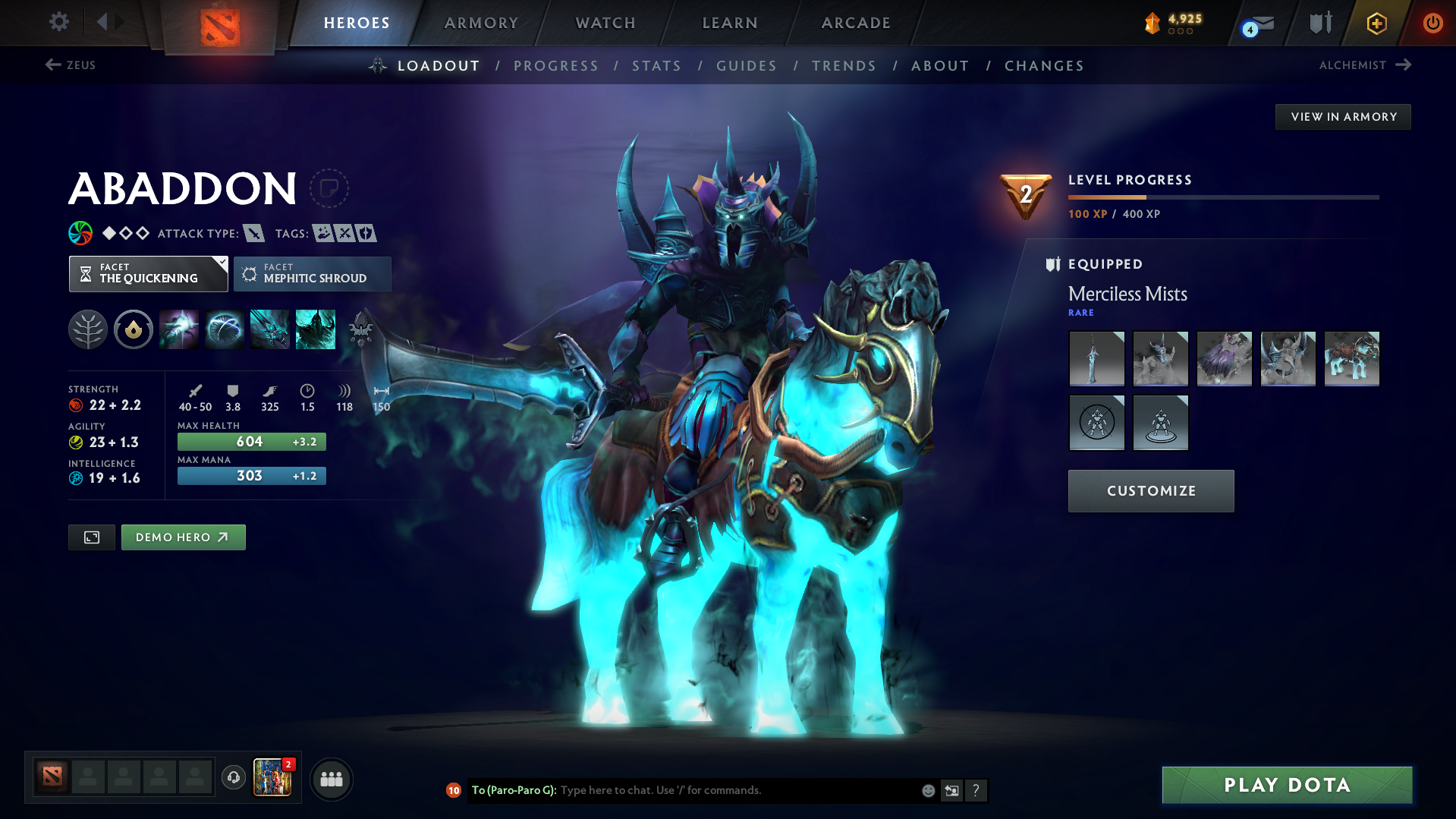Click the DEMO HERO button
Screen dimensions: 1456x819
tap(183, 537)
